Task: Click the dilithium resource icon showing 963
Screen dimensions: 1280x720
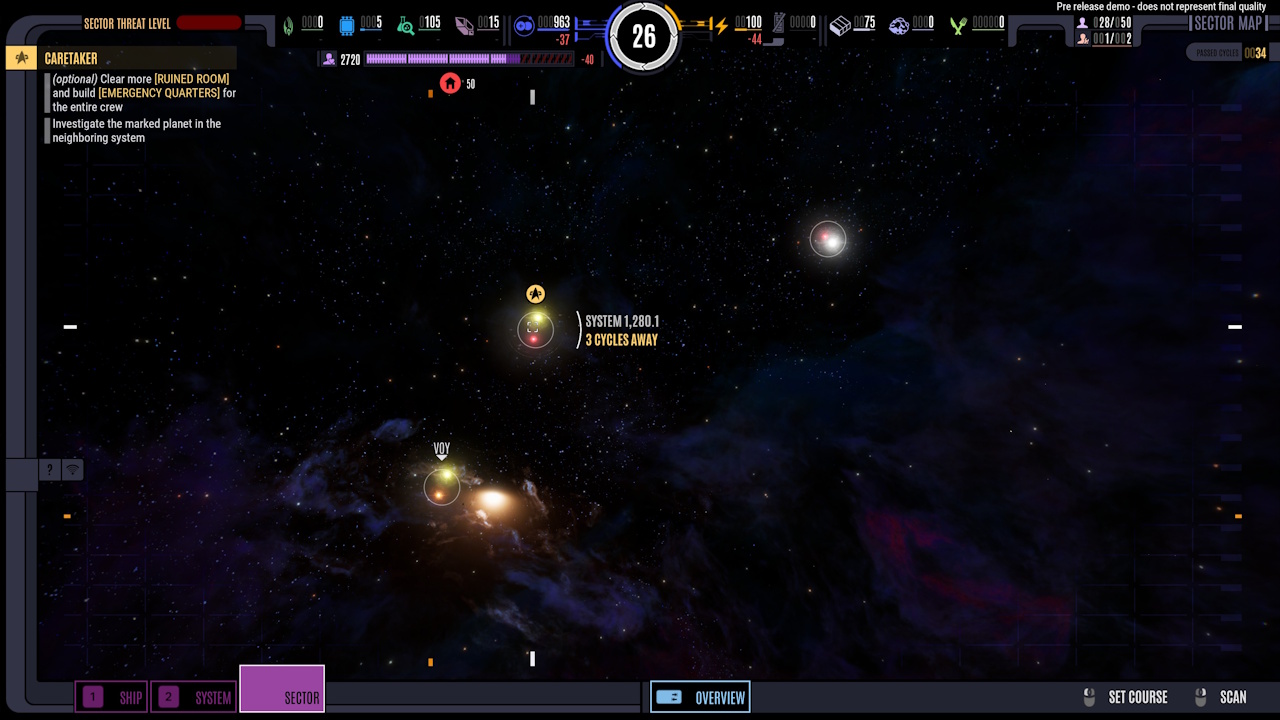Action: [524, 25]
